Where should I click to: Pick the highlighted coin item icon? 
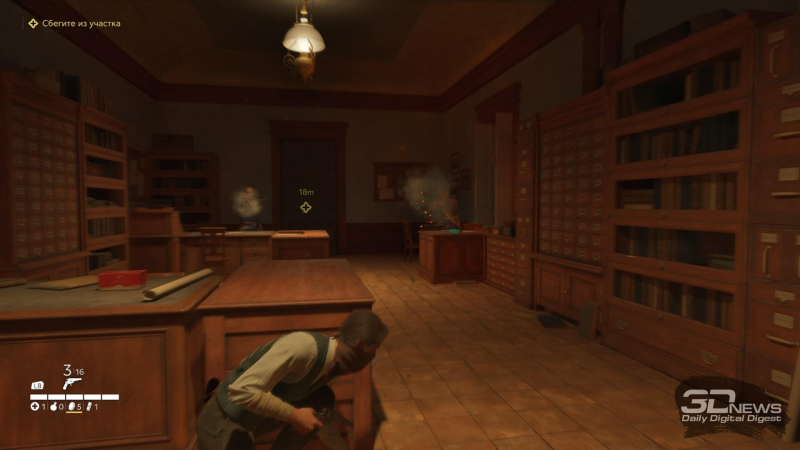(x=71, y=407)
